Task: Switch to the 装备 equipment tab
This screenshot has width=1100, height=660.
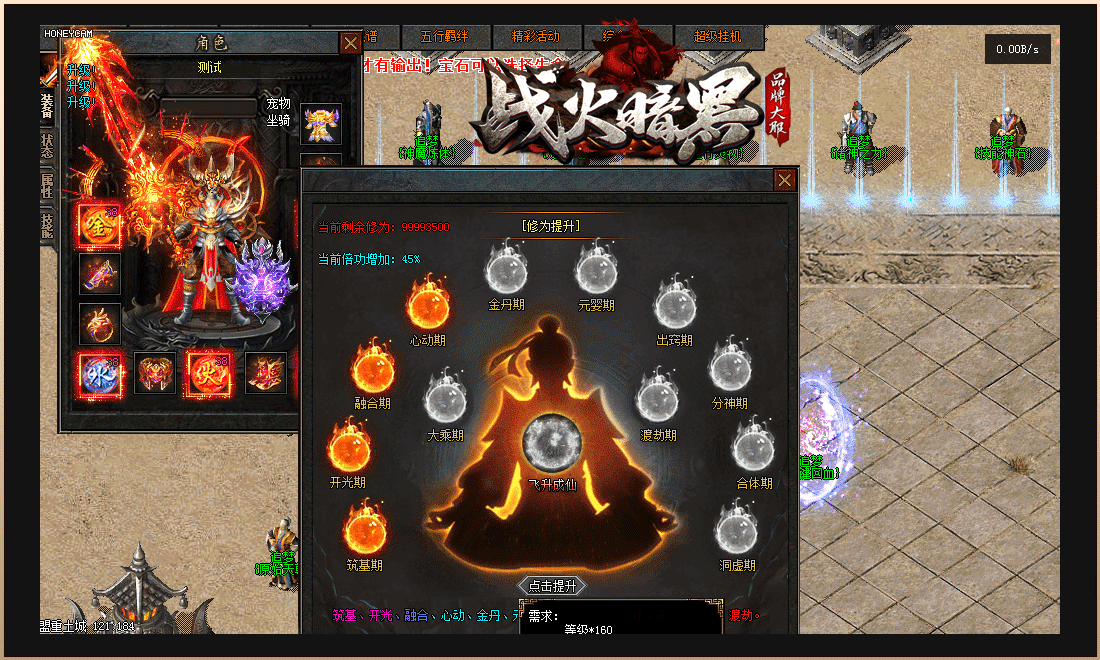Action: [48, 107]
